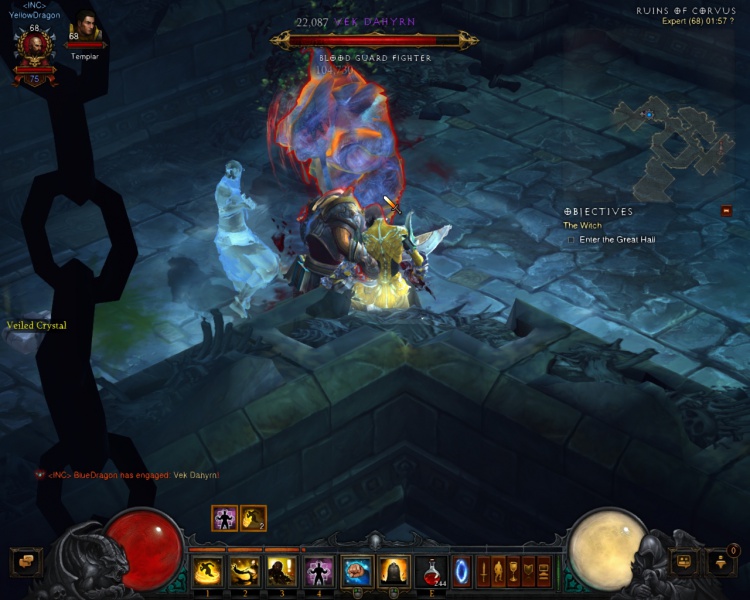Viewport: 750px width, 600px height.
Task: Open the chat bubble button
Action: (25, 562)
